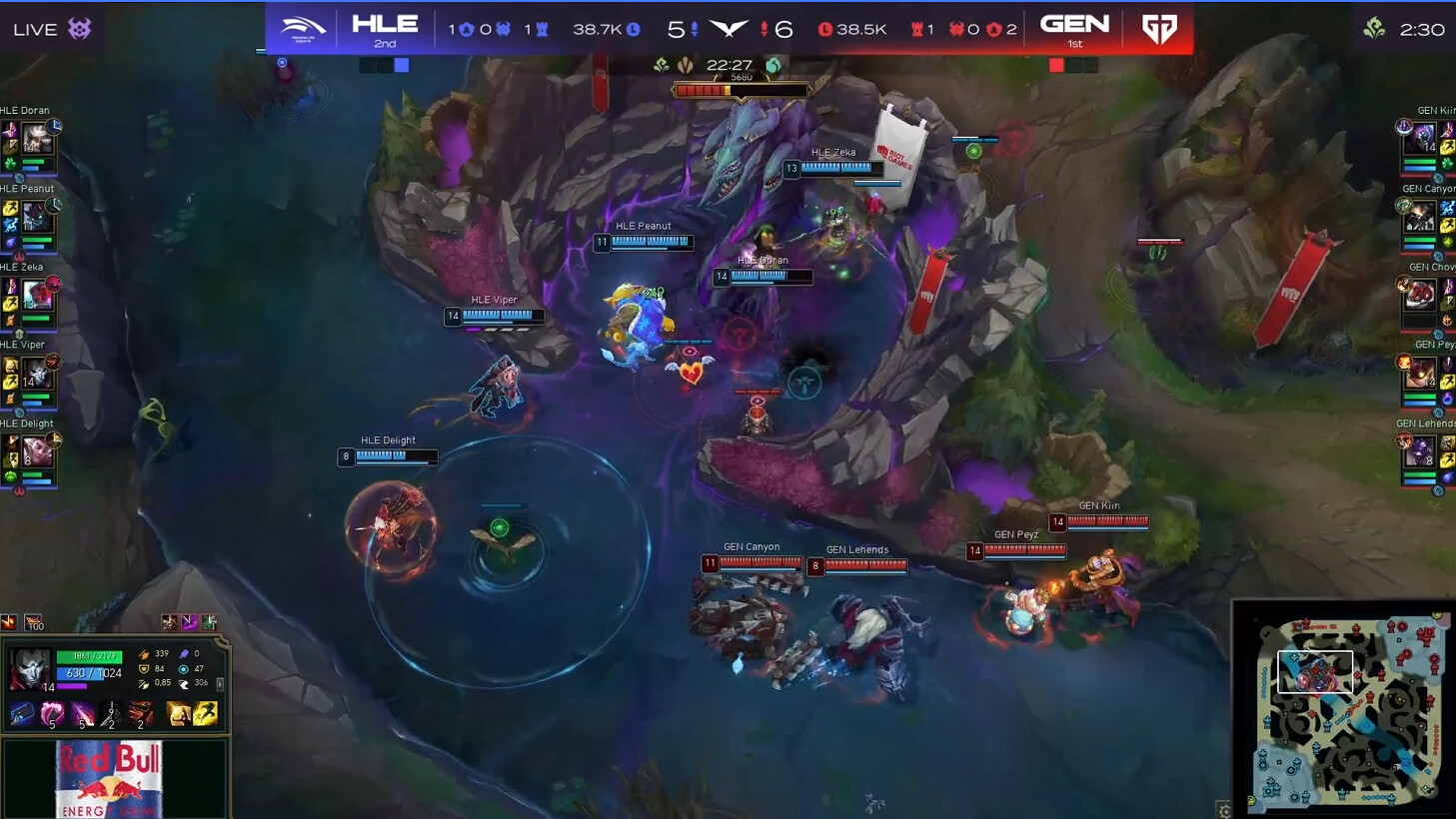Screen dimensions: 1456x819
Task: Select HLE Viper's player portrait
Action: click(37, 373)
